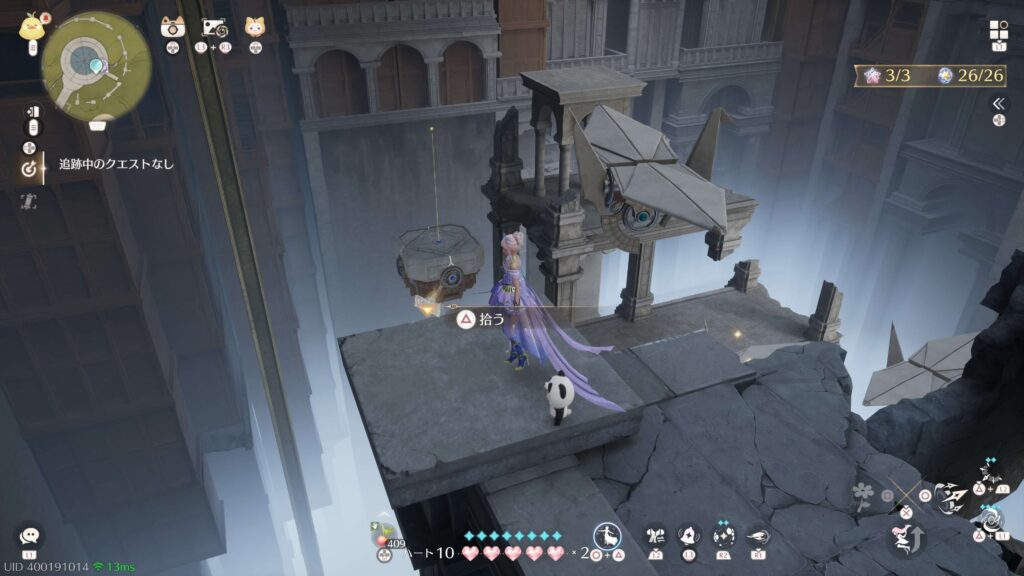Select the picture and swirl icon
The width and height of the screenshot is (1024, 576).
click(x=215, y=28)
